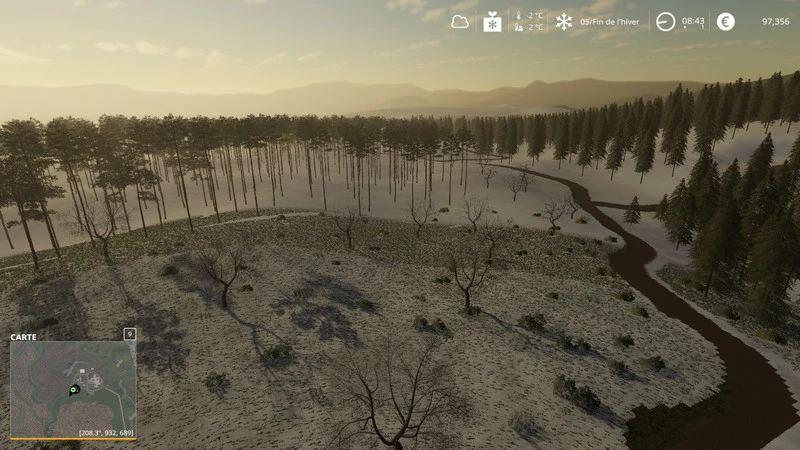
Task: Open finances via the euro coin icon
Action: 725,21
